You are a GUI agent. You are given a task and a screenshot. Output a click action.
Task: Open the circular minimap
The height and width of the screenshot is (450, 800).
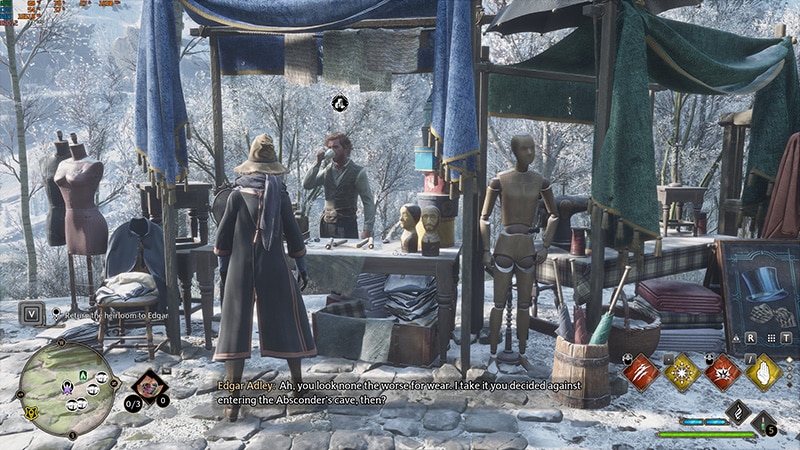(x=66, y=382)
